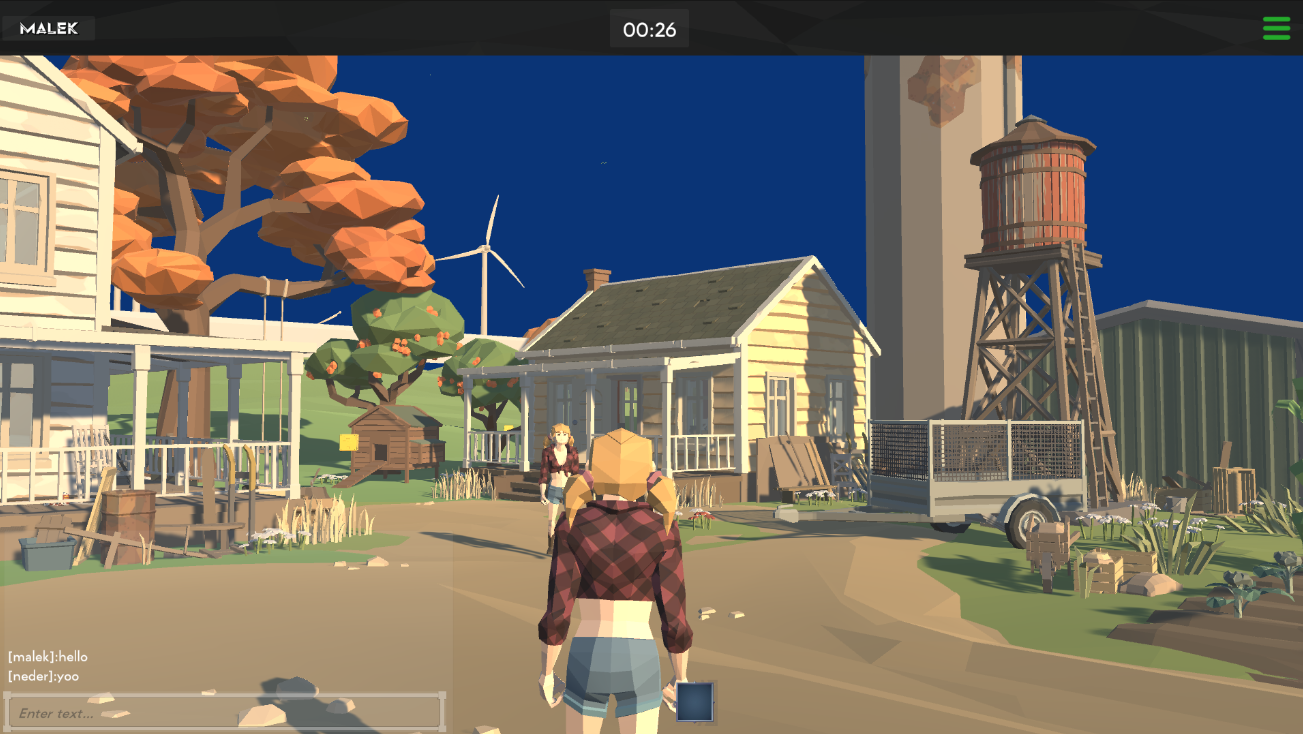
Task: Select the blue square item slot
Action: click(x=695, y=701)
